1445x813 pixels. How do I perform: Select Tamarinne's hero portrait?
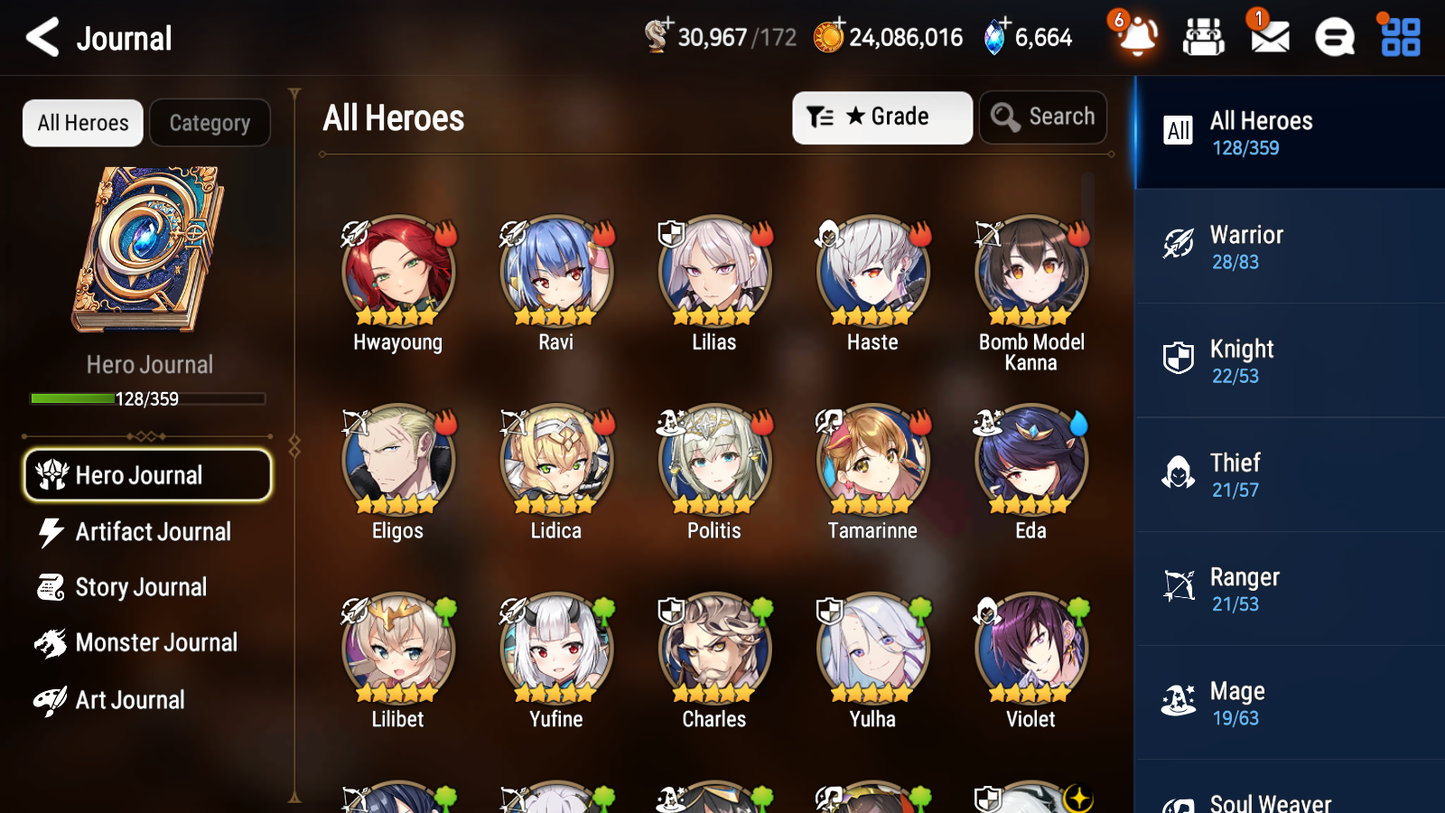(x=872, y=460)
